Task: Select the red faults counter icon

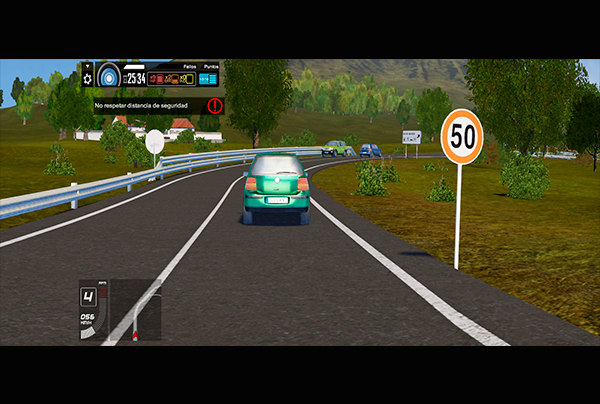Action: 156,78
